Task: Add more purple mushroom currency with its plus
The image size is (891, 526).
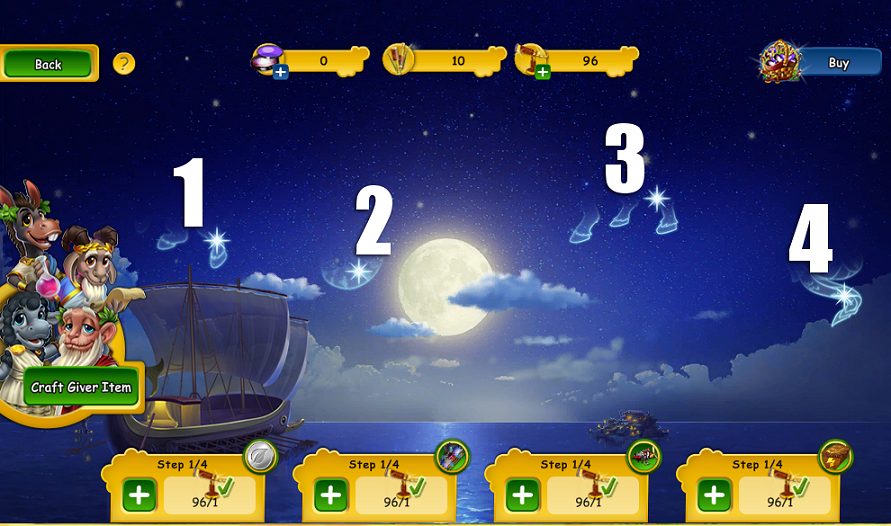Action: coord(281,72)
